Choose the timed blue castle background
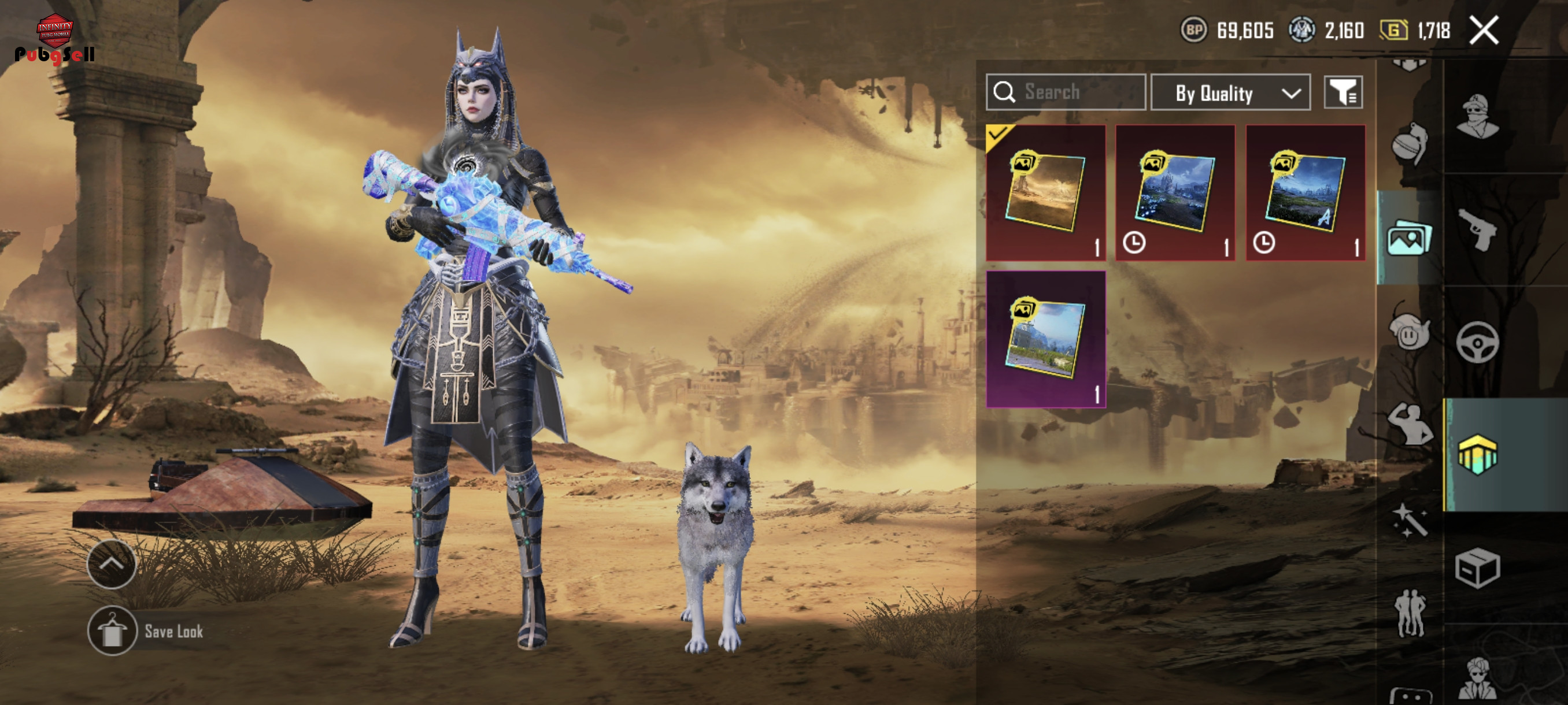 (x=1175, y=193)
